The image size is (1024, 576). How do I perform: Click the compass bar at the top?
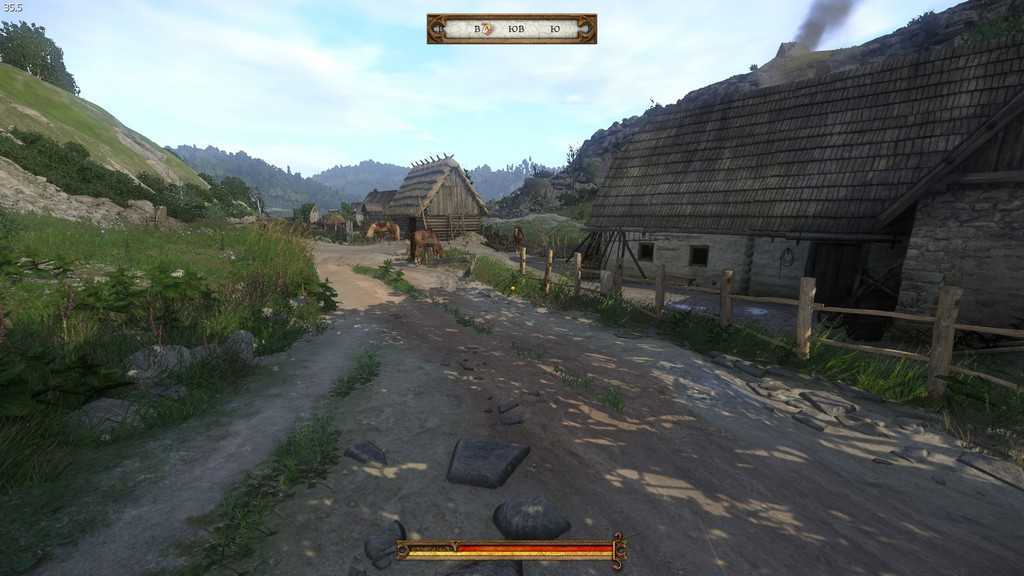pyautogui.click(x=511, y=29)
